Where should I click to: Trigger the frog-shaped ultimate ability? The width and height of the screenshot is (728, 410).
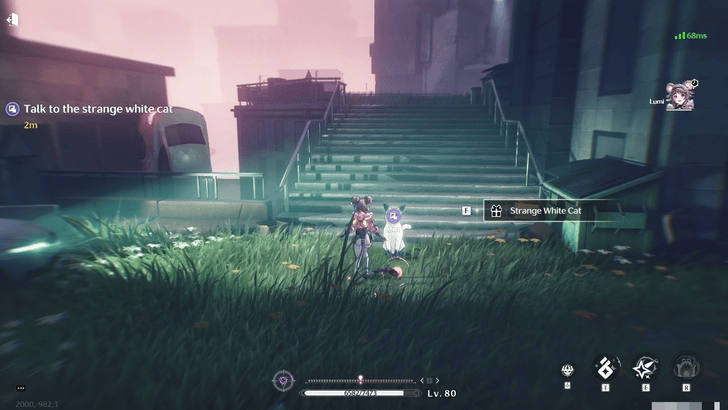click(686, 368)
